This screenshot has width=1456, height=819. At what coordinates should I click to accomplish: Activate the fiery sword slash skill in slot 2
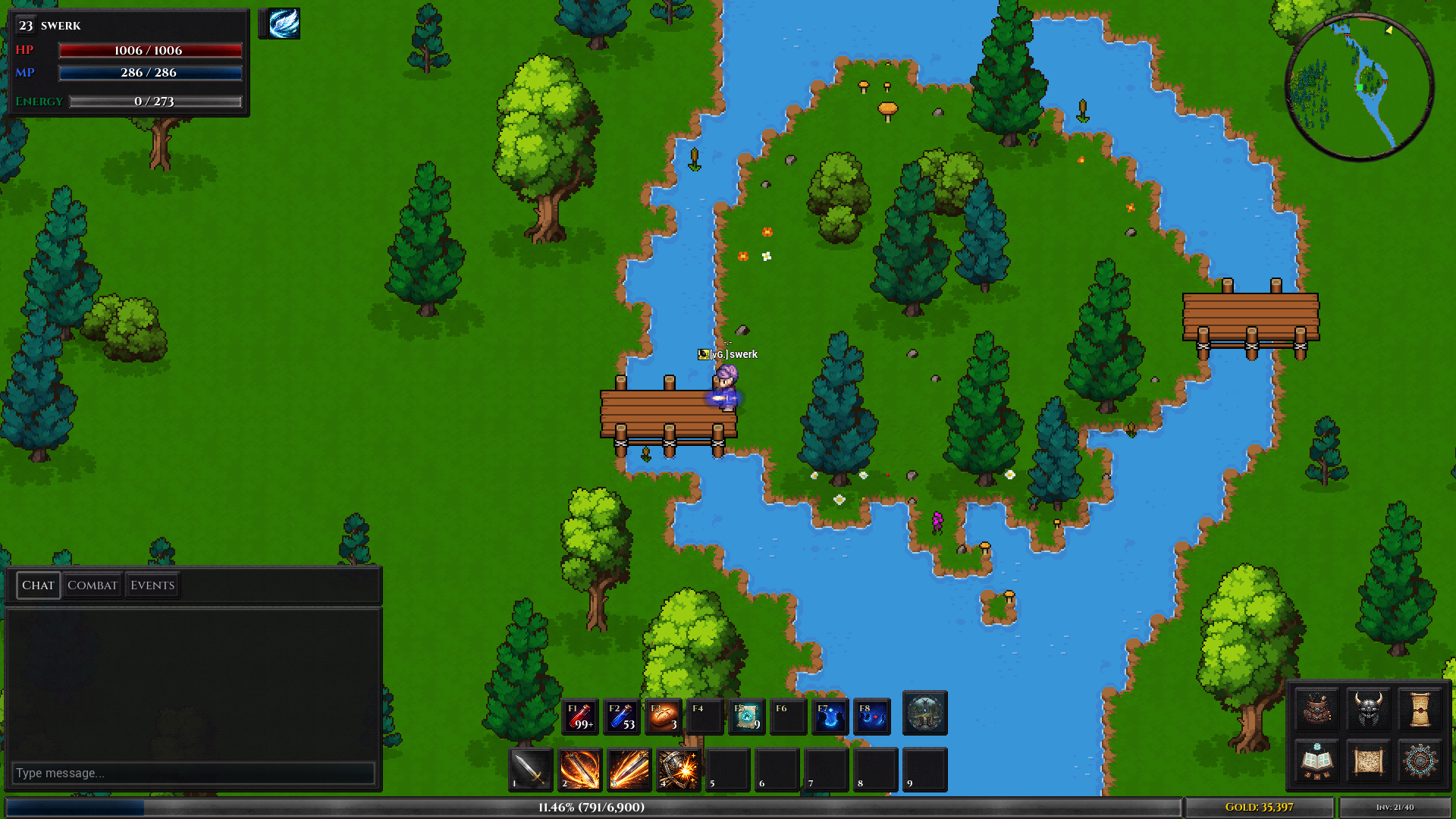tap(580, 769)
